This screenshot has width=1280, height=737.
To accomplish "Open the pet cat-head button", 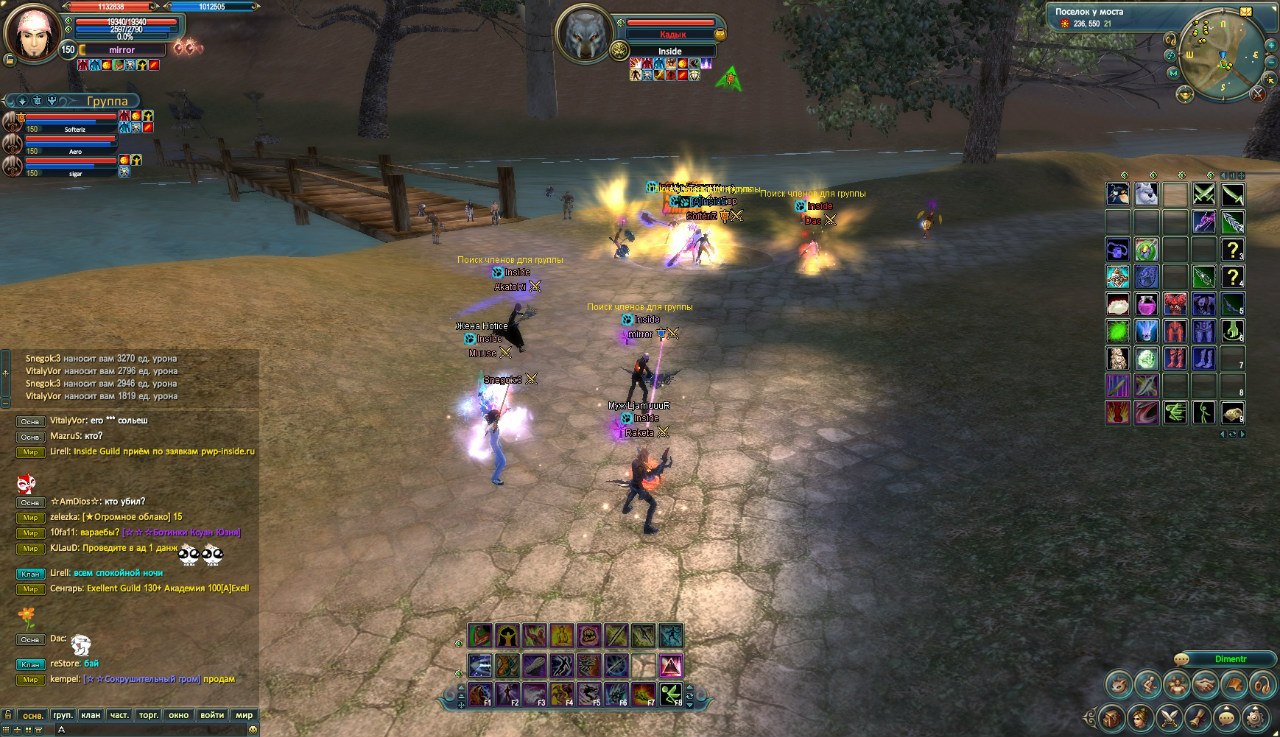I will [x=1120, y=685].
